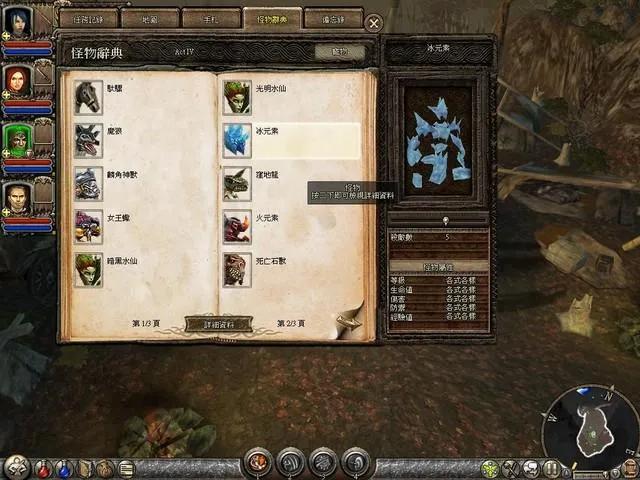Select the 怪物辭典 bestiary tab
Viewport: 640px width, 480px height.
271,19
